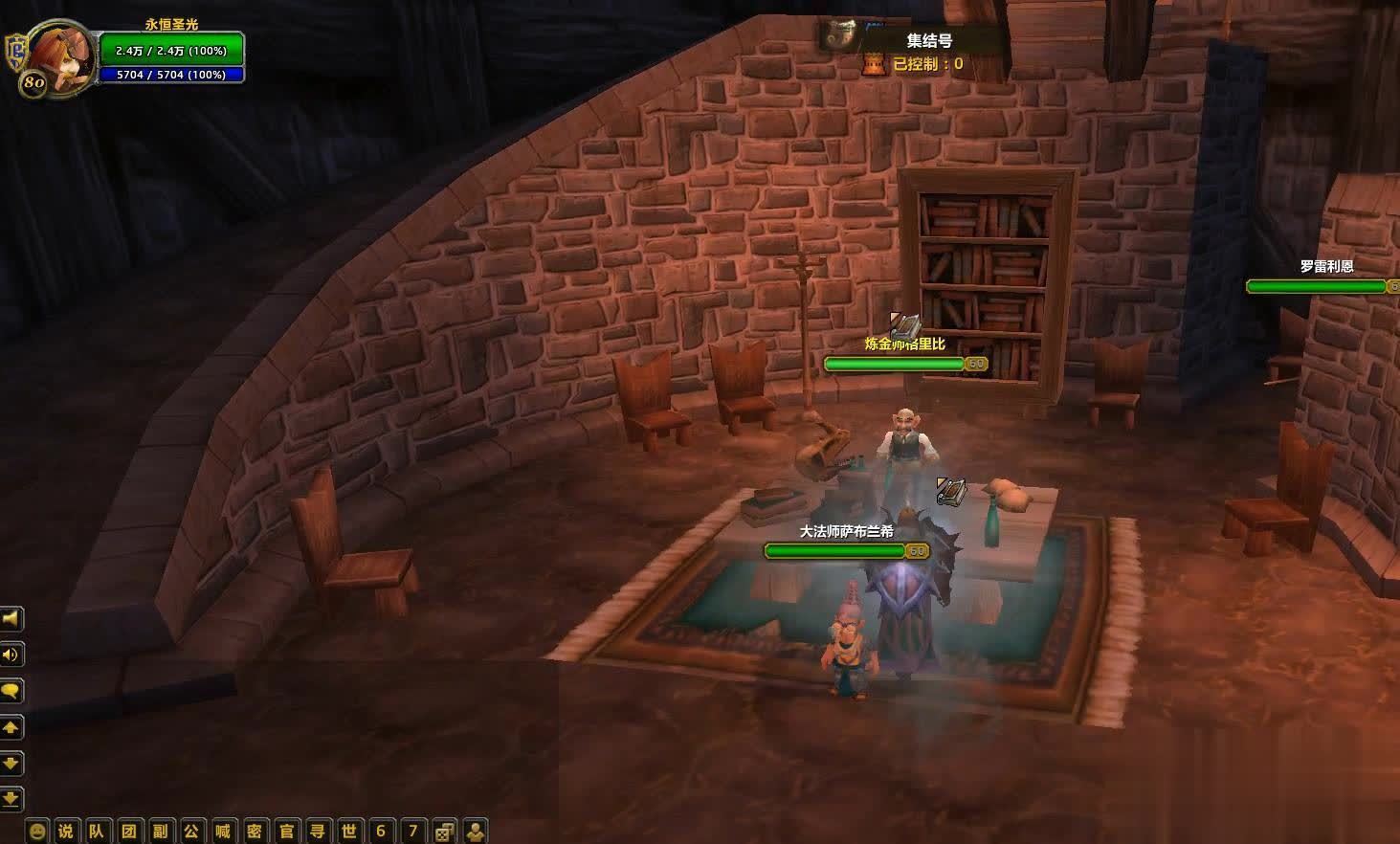Click the player portrait of 永恒圣光
This screenshot has height=844, width=1400.
click(x=59, y=56)
